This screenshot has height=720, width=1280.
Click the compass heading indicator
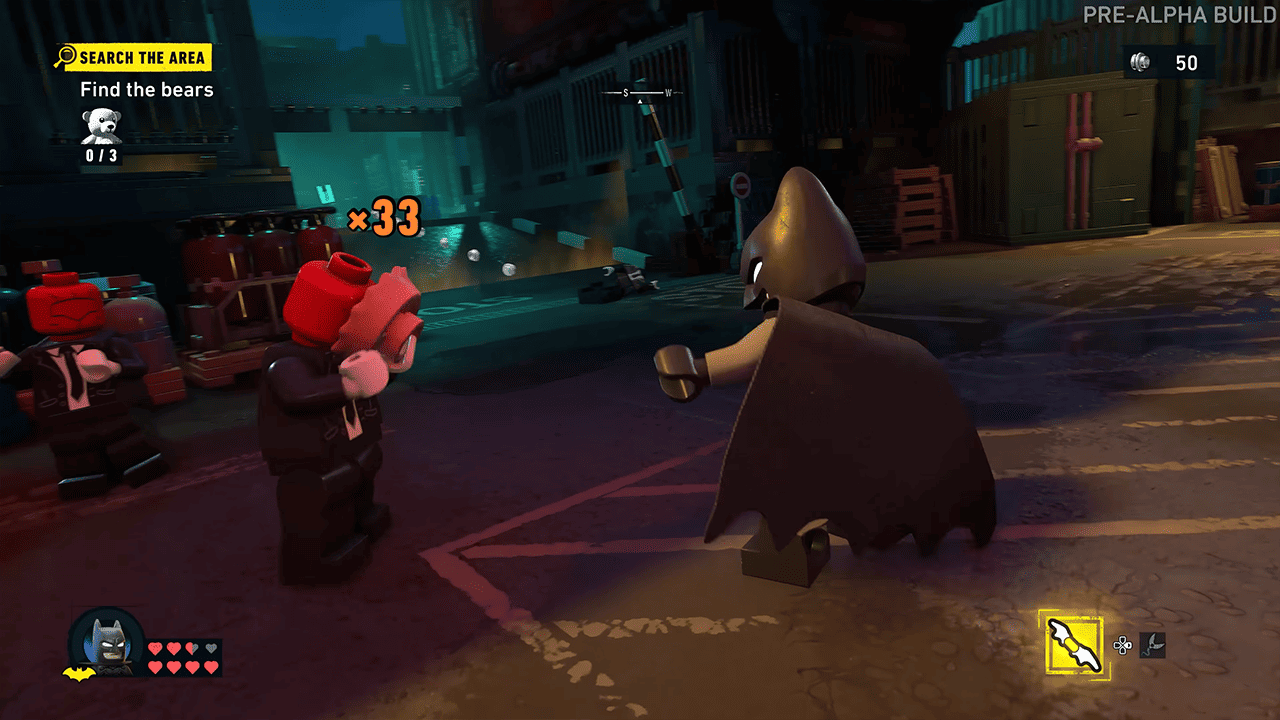640,94
